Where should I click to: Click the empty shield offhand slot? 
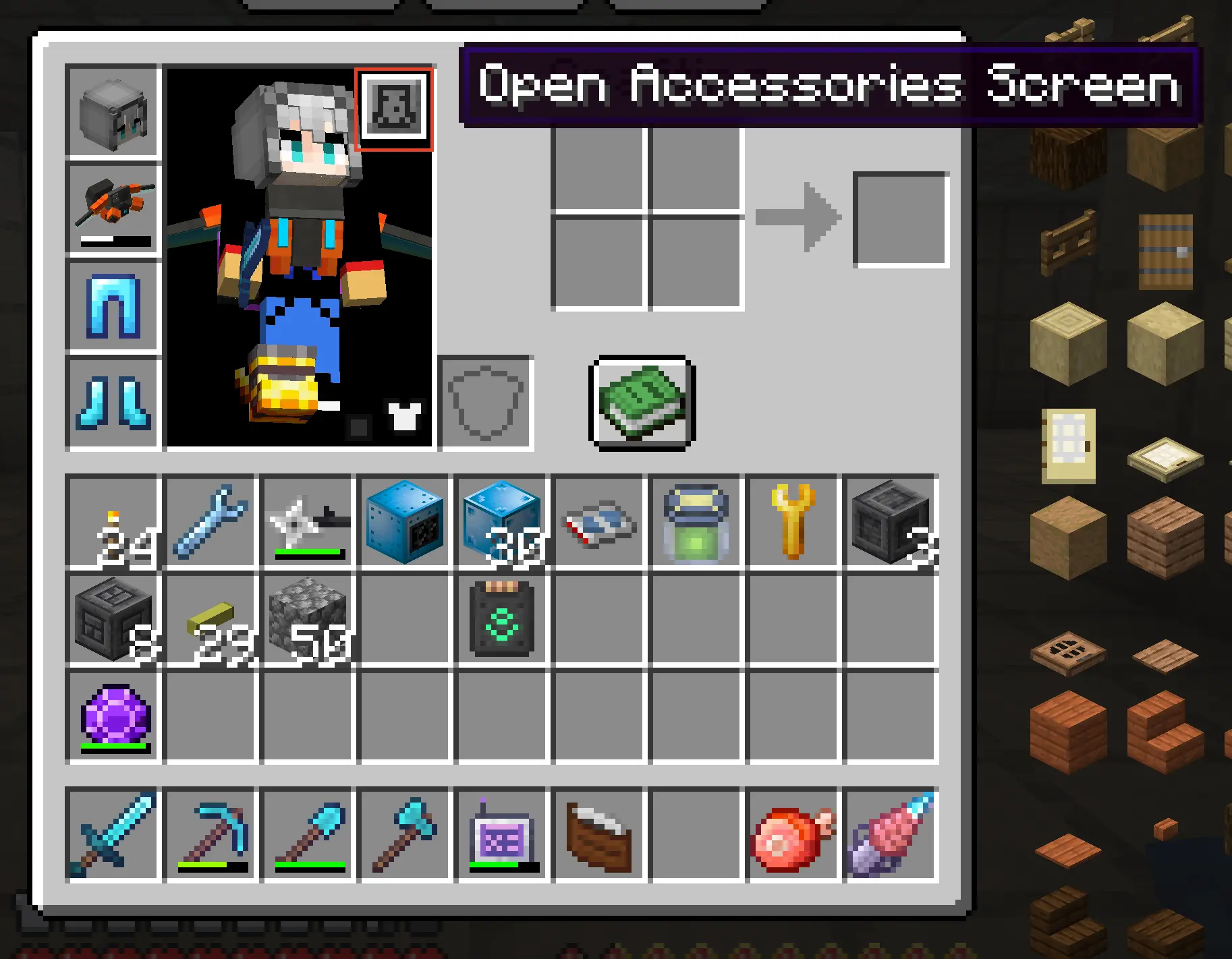486,403
